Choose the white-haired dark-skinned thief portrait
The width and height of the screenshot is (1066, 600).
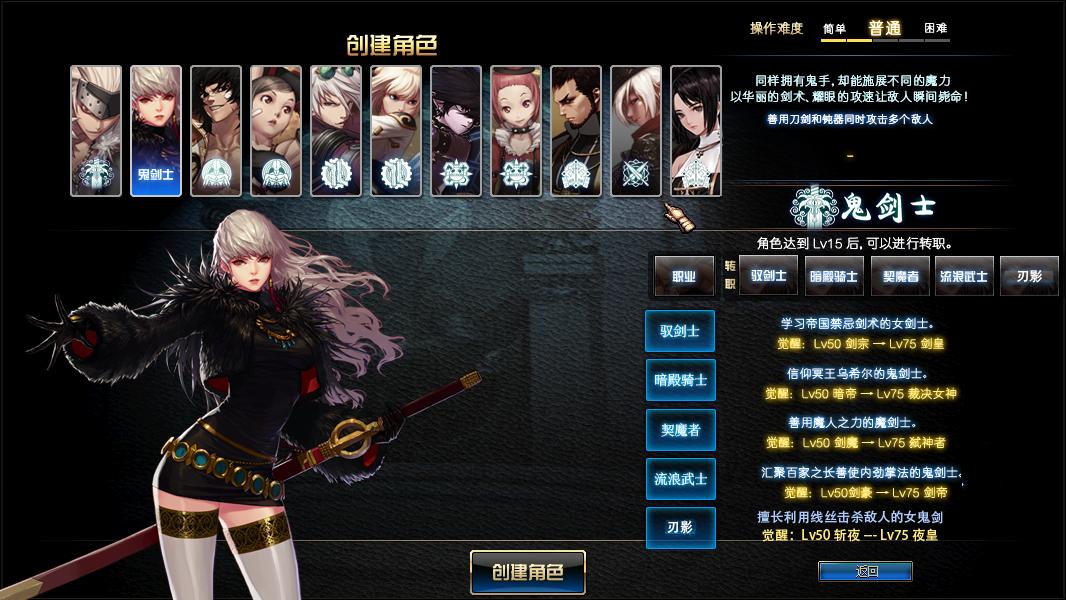[x=636, y=130]
